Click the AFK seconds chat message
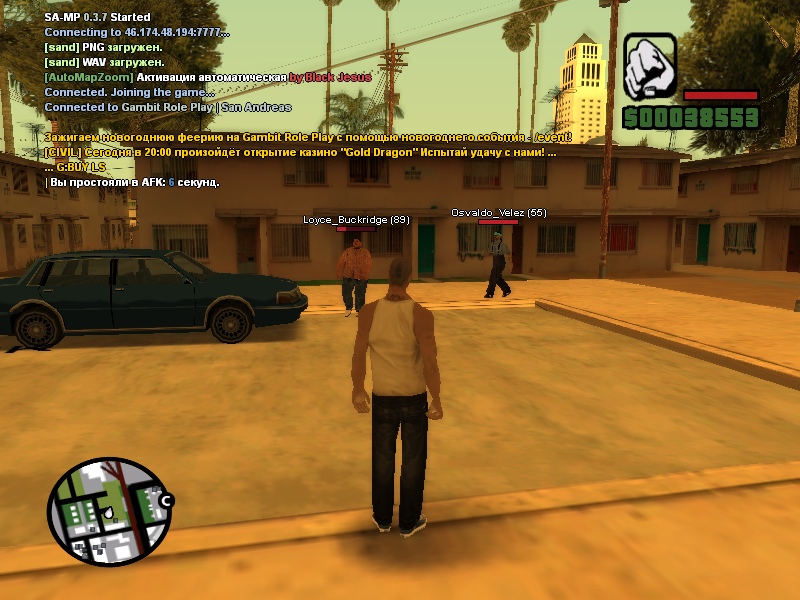The height and width of the screenshot is (600, 800). point(133,182)
